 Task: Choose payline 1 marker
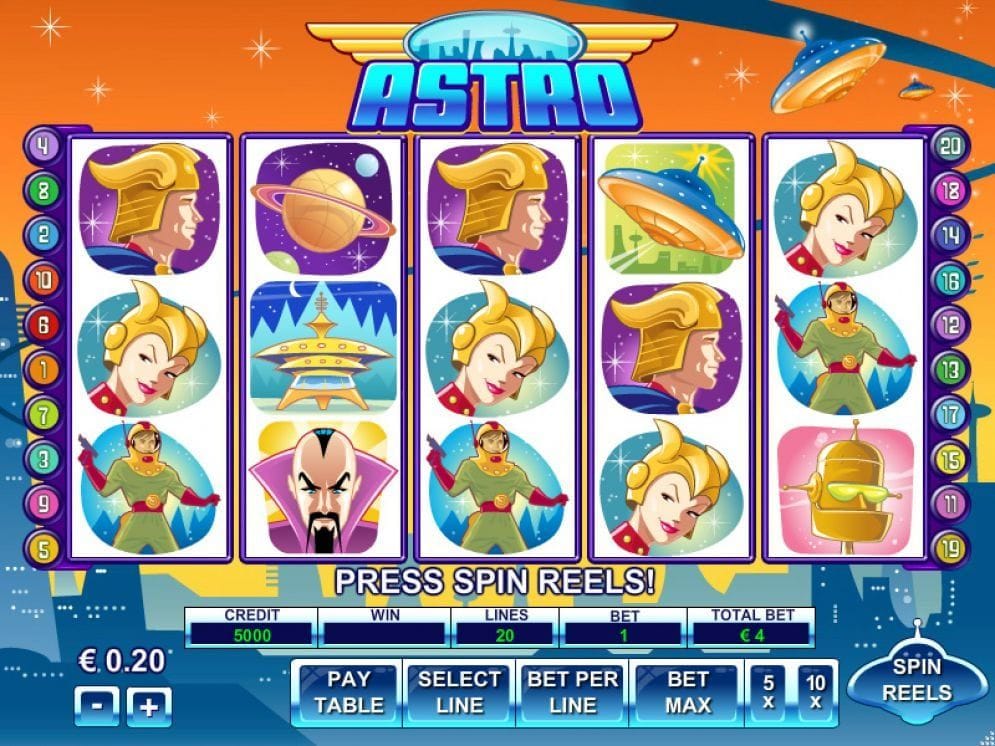(x=44, y=368)
